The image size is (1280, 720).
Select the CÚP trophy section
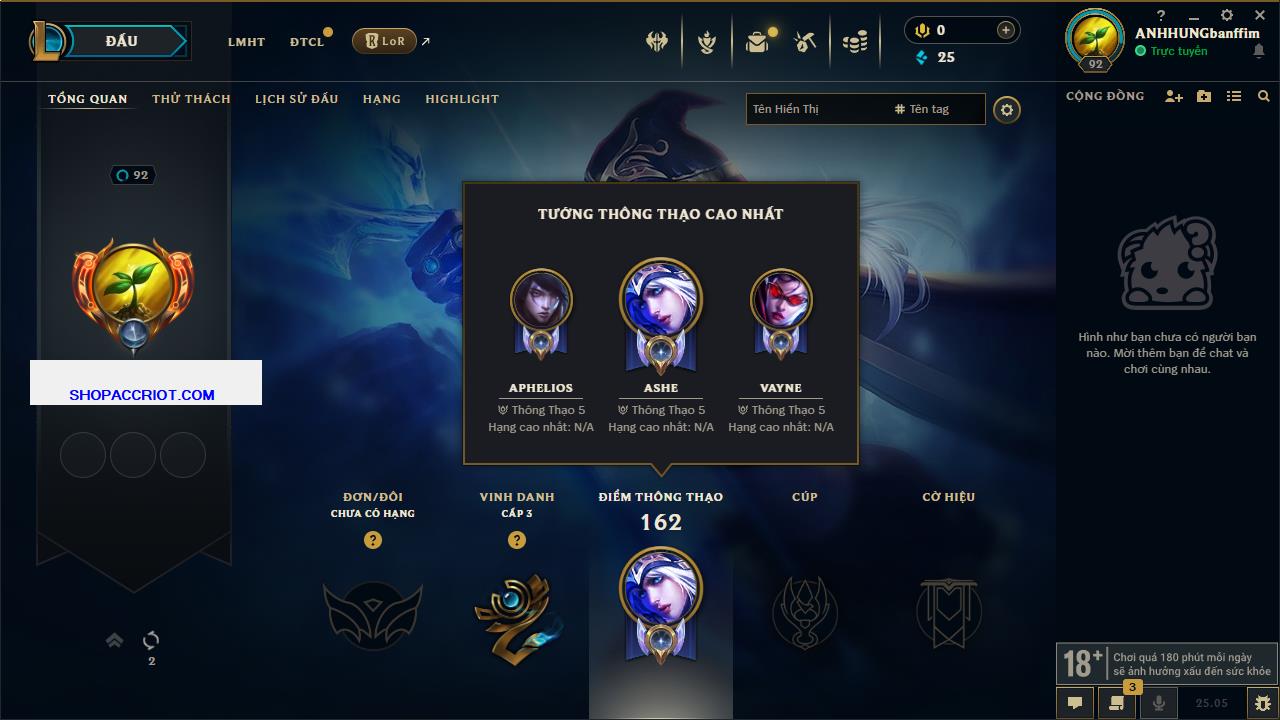tap(804, 611)
